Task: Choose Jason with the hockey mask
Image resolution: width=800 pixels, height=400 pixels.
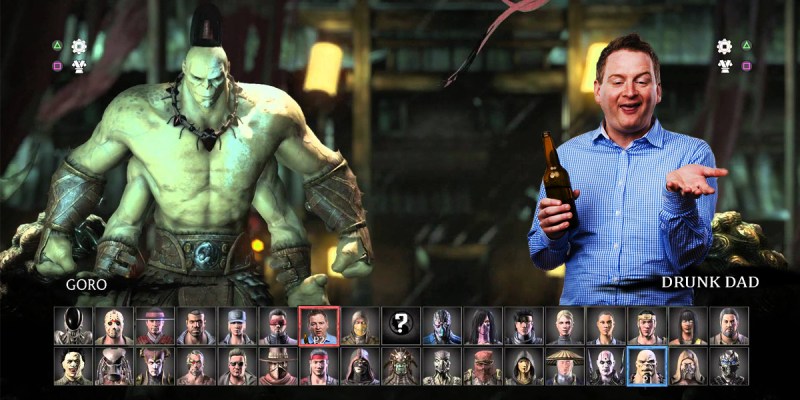Action: [114, 325]
